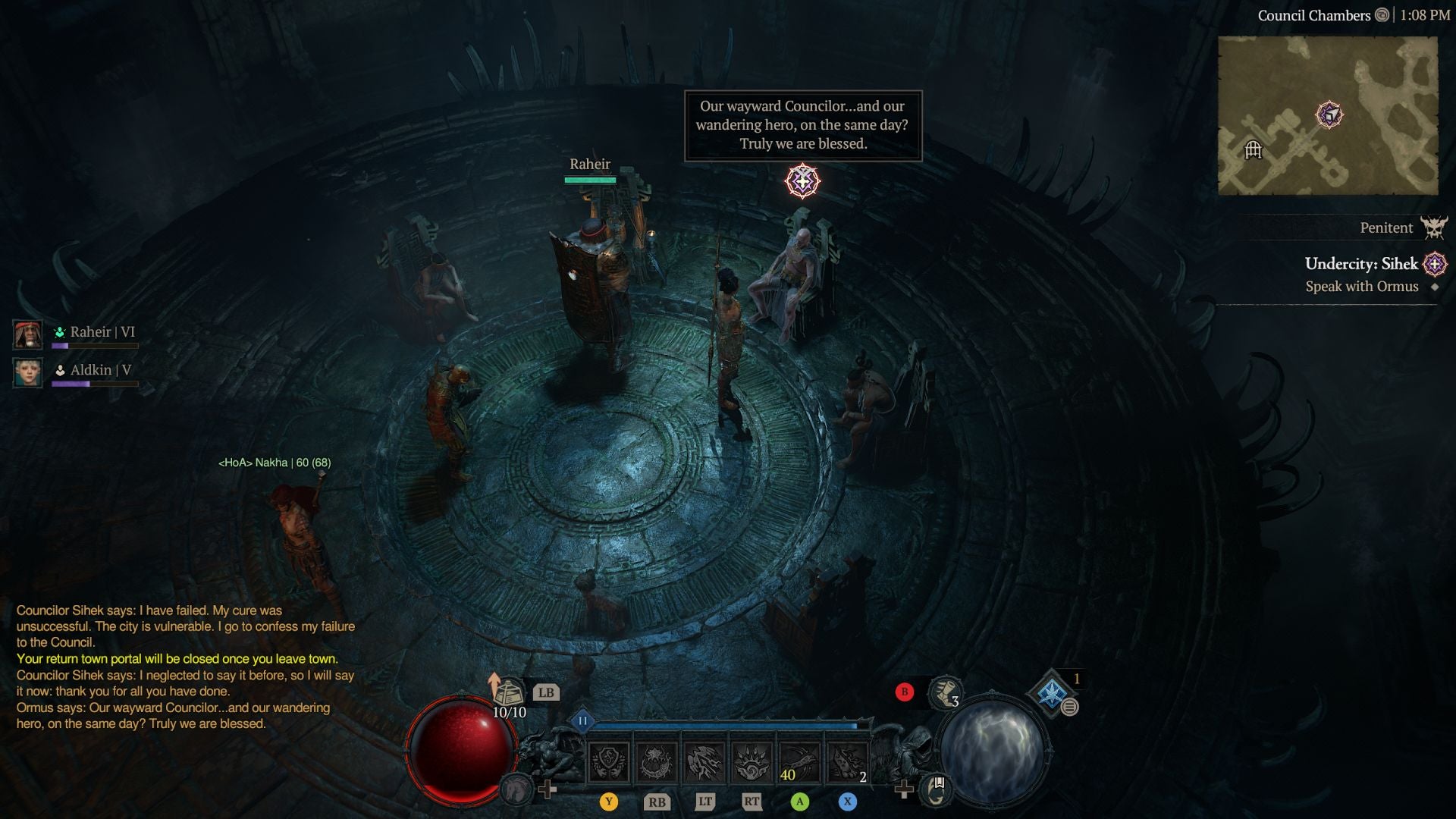Click the dungeon gate icon on the minimap
This screenshot has width=1456, height=819.
pos(1253,150)
